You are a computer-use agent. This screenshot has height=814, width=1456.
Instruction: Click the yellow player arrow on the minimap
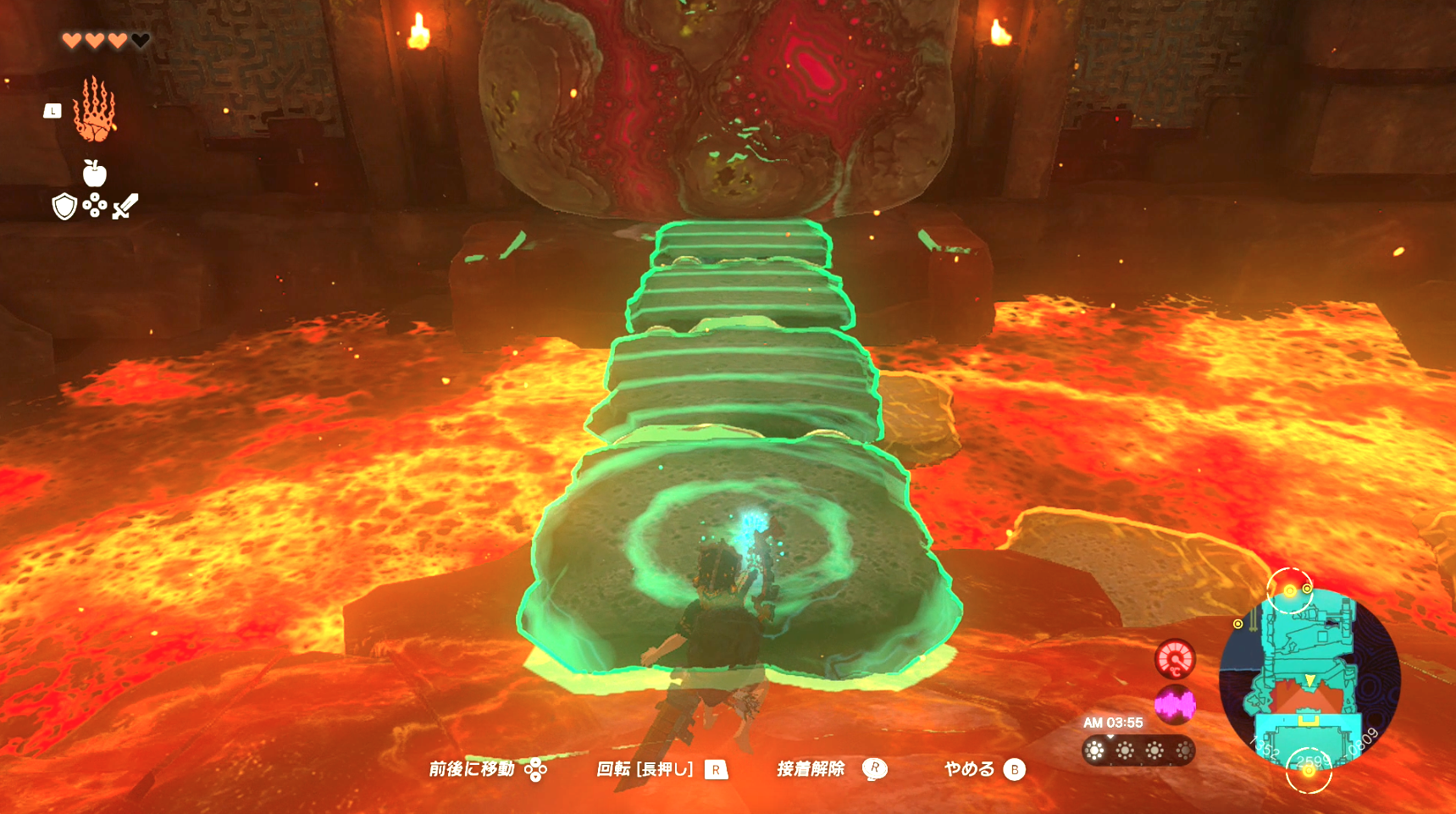coord(1309,679)
